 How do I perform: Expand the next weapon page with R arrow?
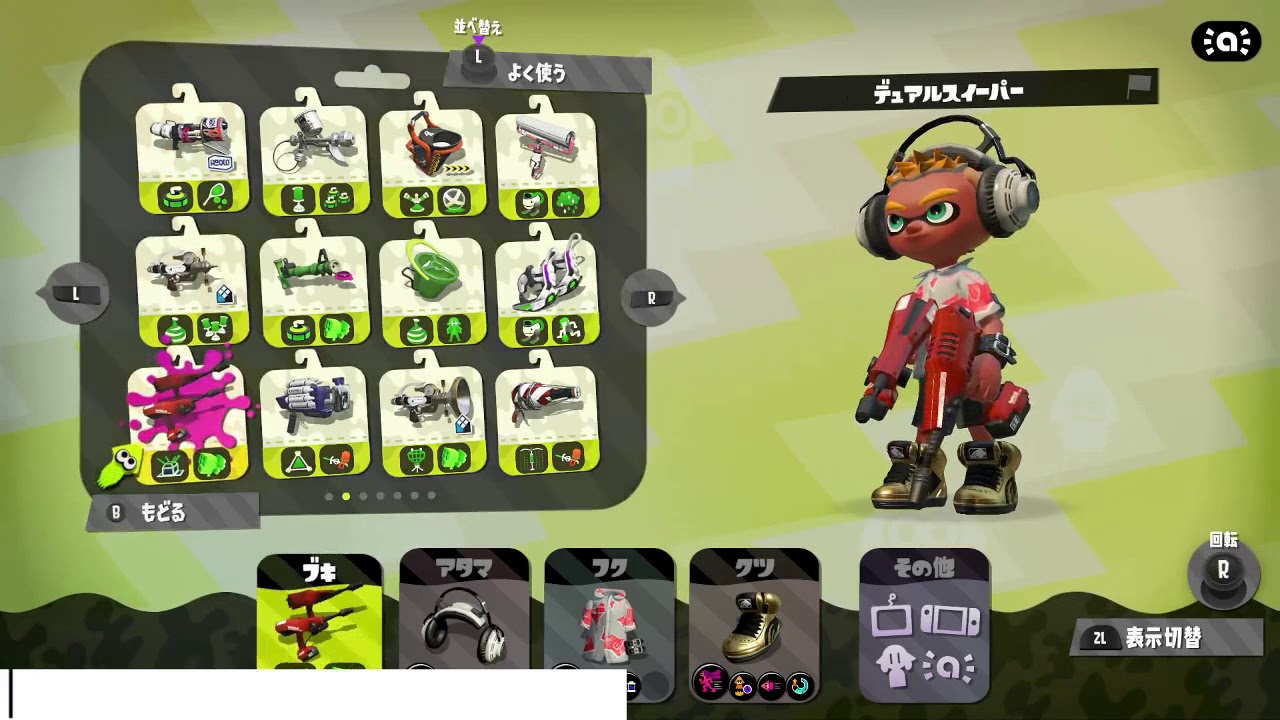point(650,298)
